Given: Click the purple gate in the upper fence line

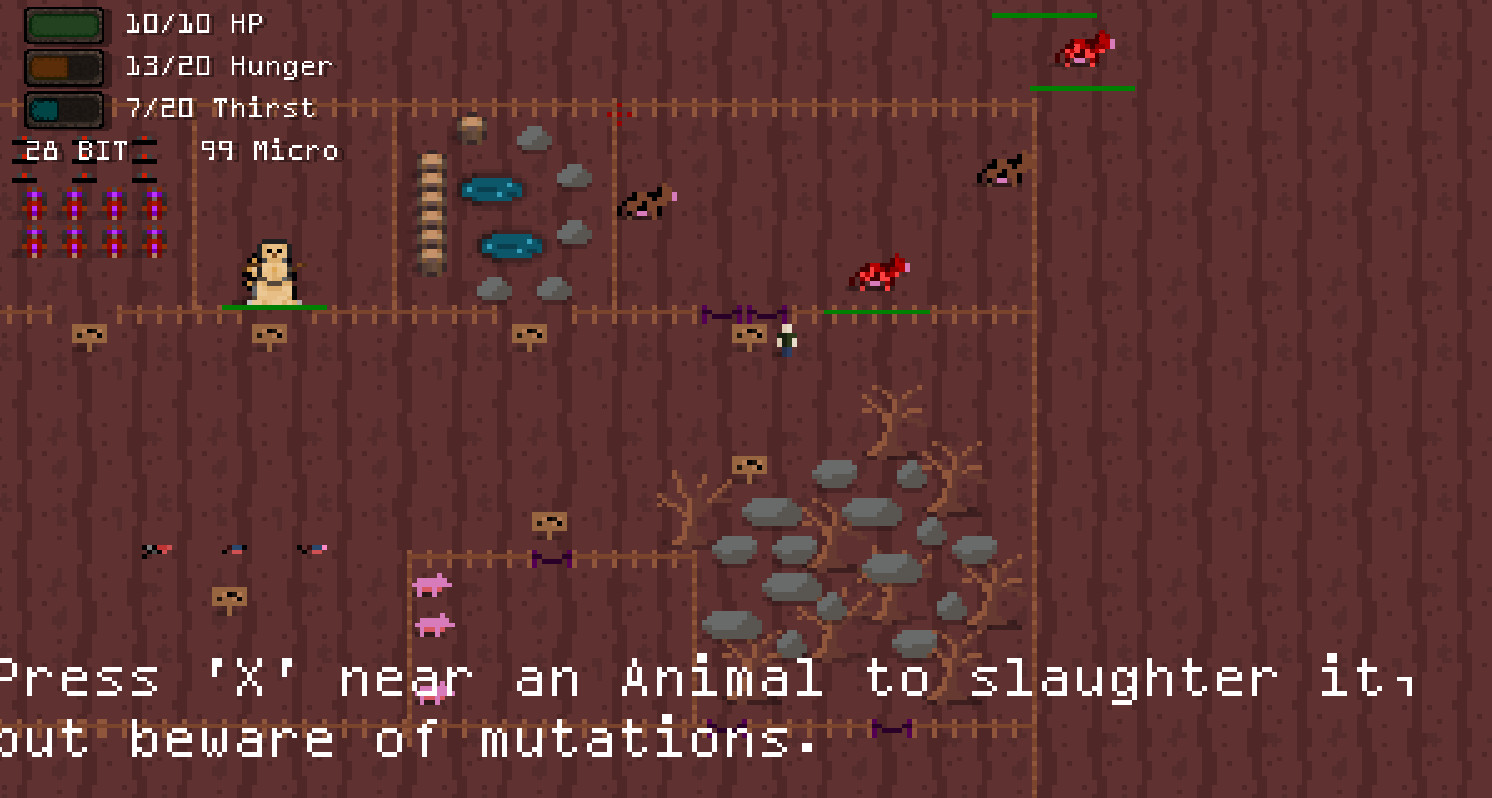Looking at the screenshot, I should tap(746, 311).
